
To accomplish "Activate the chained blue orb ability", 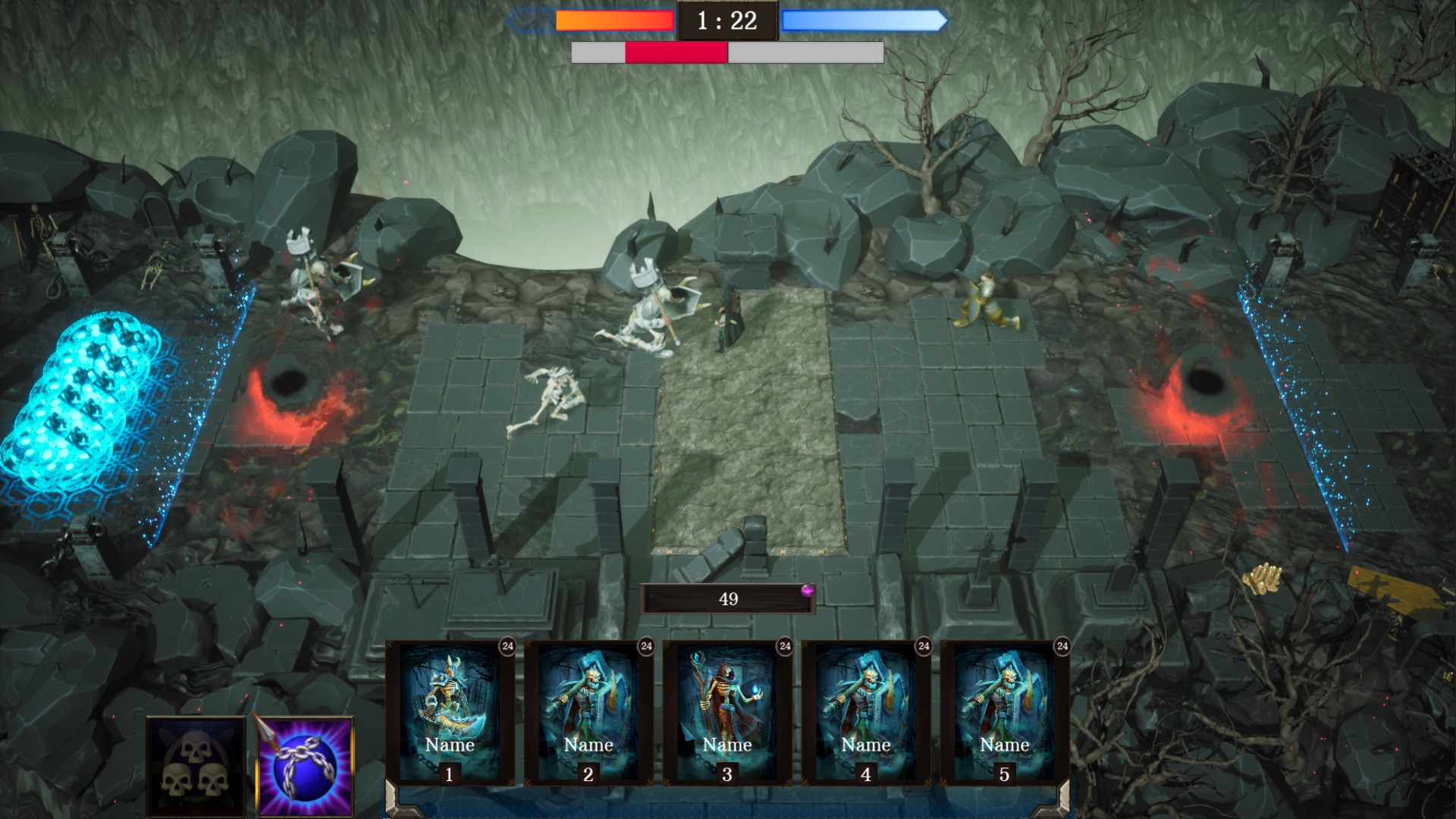I will tap(306, 766).
